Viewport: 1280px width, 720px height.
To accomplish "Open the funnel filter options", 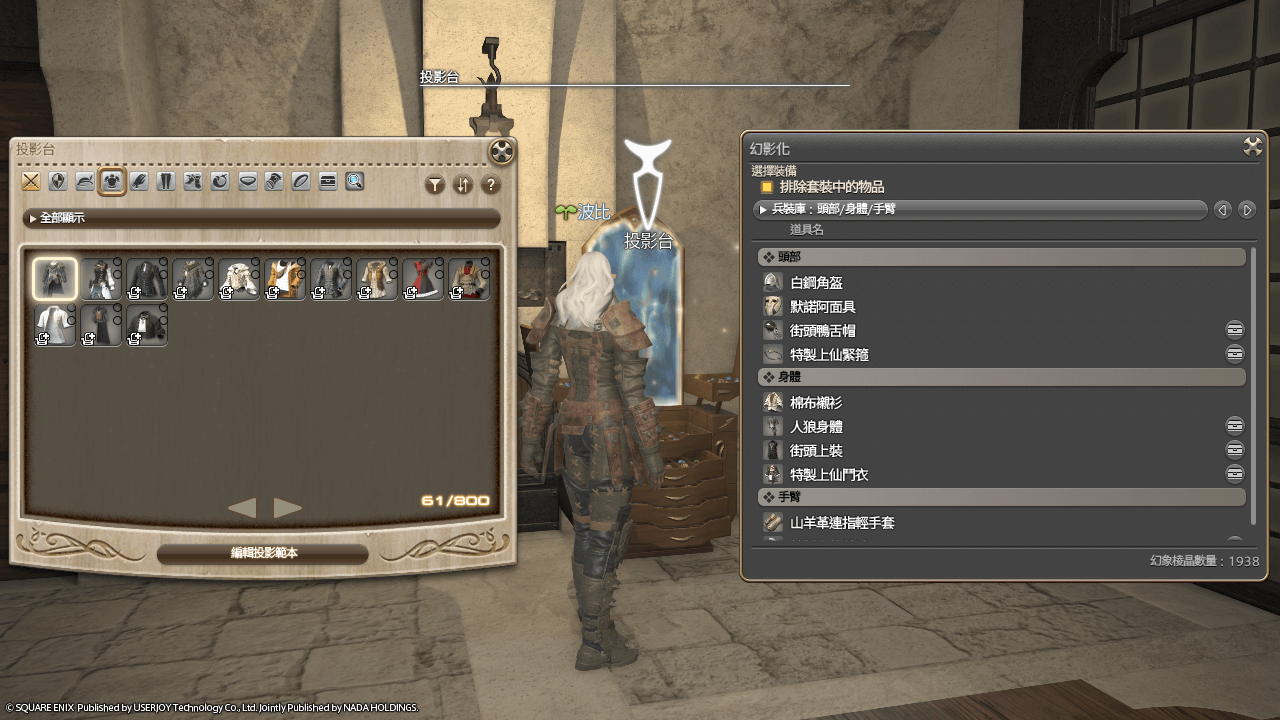I will [x=435, y=185].
